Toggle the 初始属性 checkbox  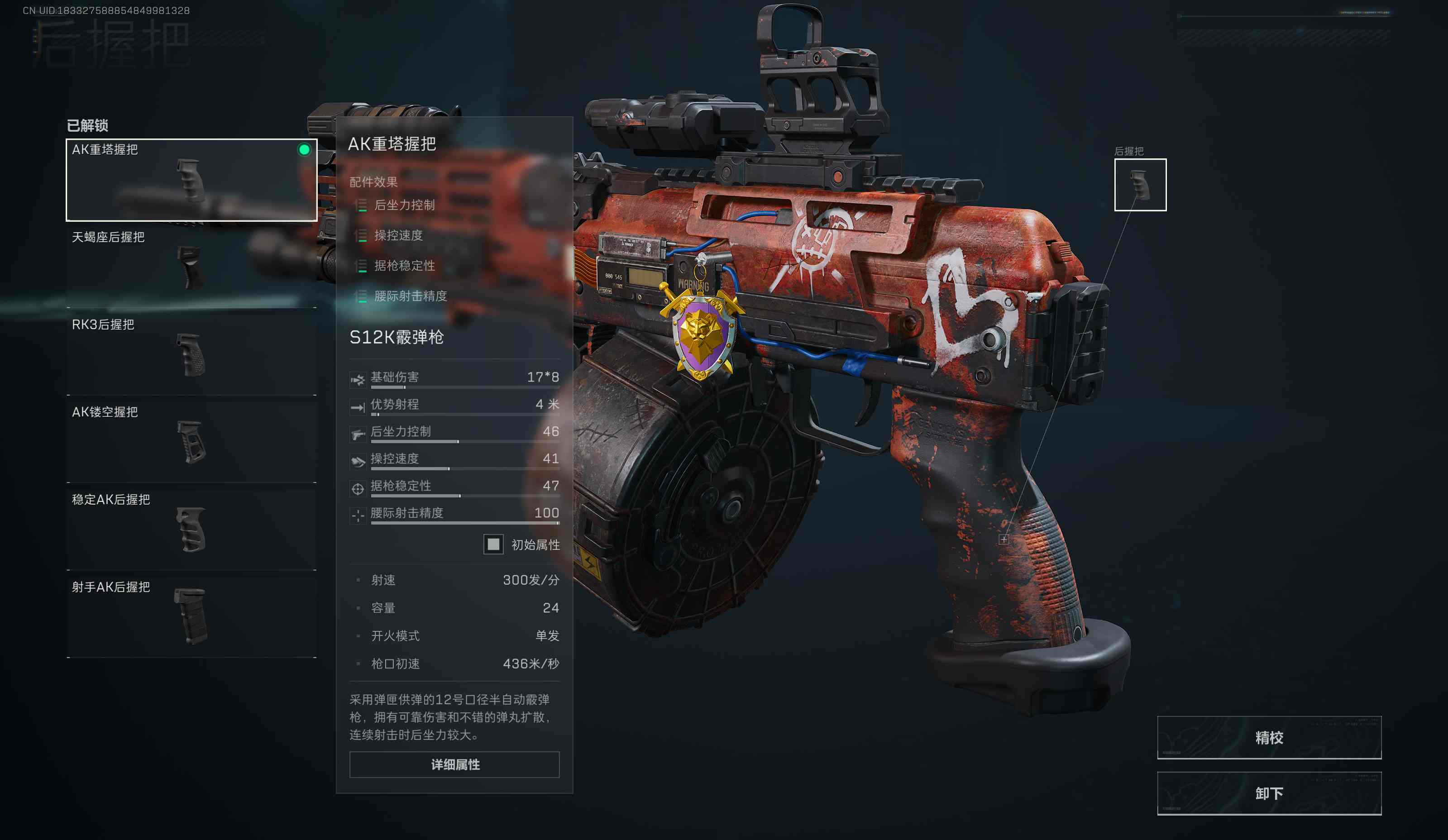pyautogui.click(x=493, y=544)
